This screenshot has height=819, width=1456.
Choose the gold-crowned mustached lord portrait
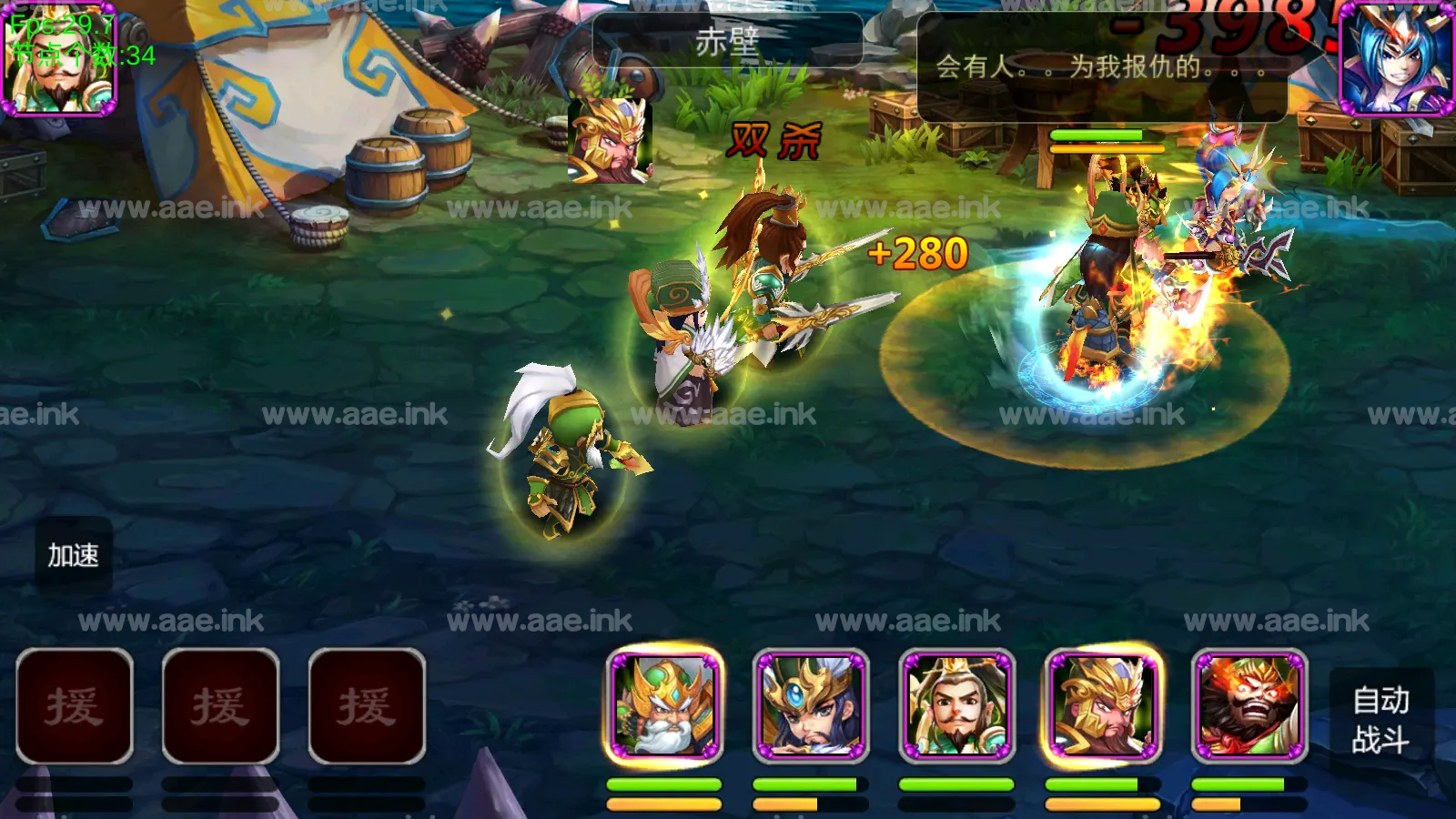(x=956, y=706)
